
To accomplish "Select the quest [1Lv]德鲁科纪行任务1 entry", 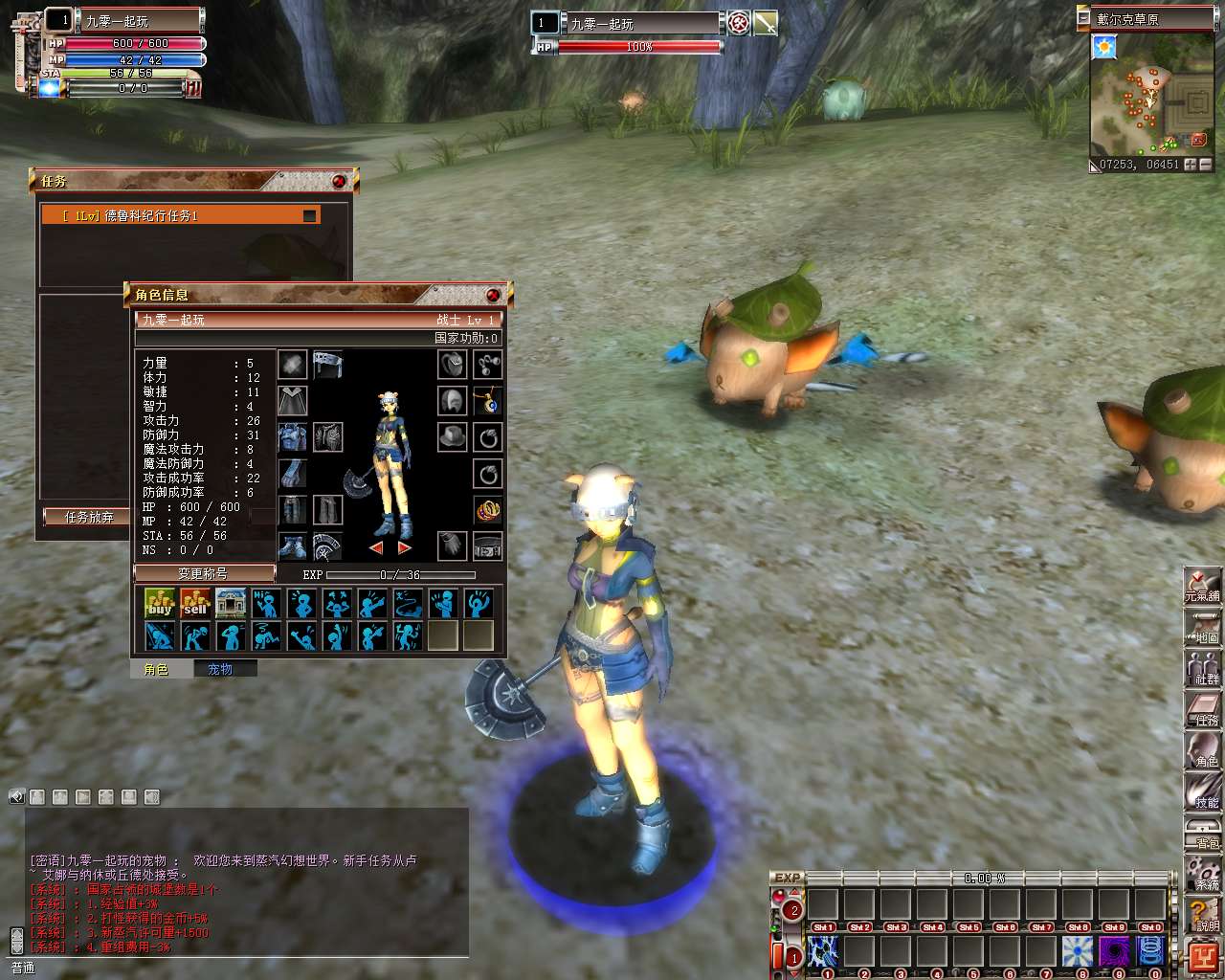I will [x=182, y=214].
